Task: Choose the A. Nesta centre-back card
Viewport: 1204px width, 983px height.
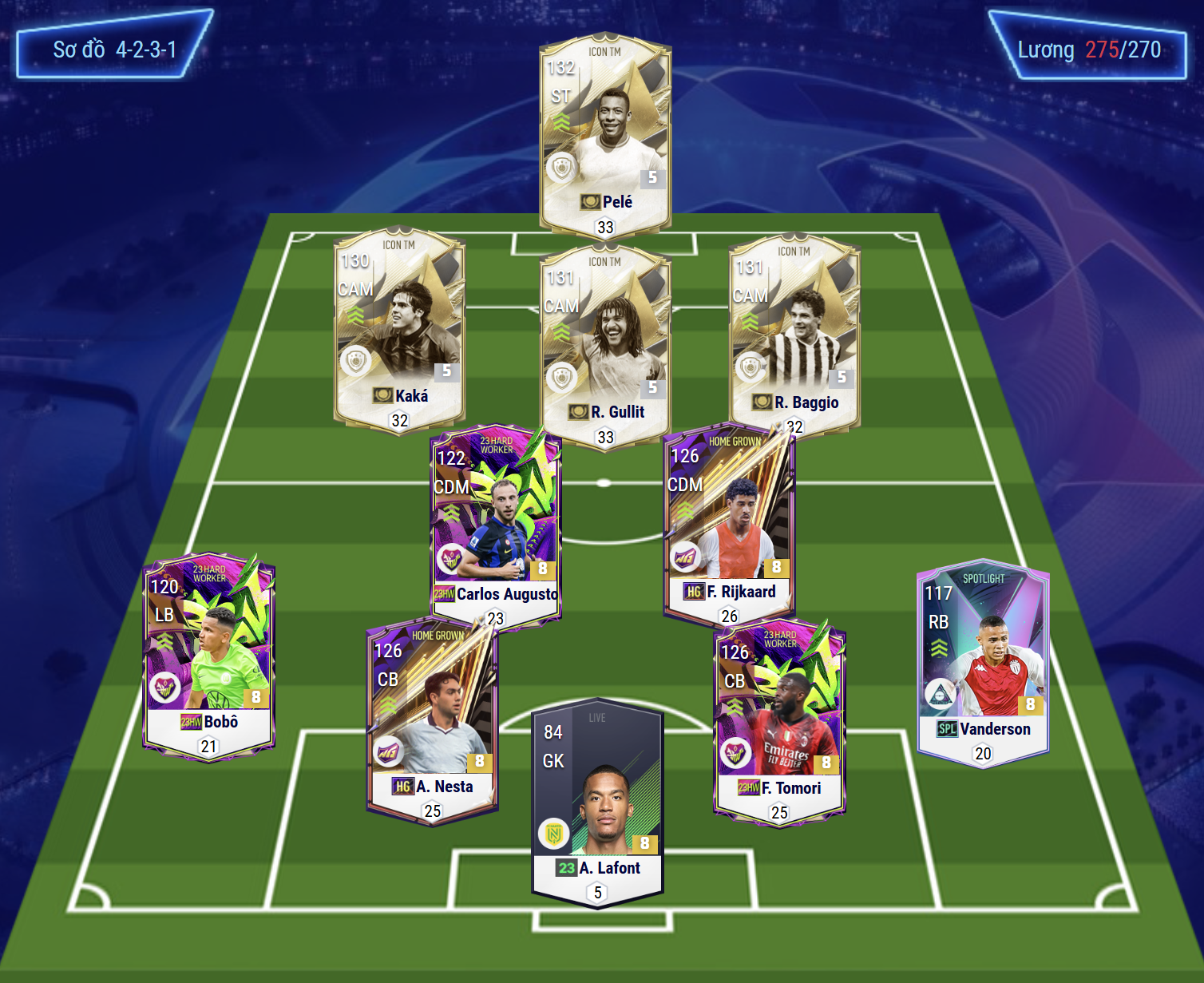Action: [432, 719]
